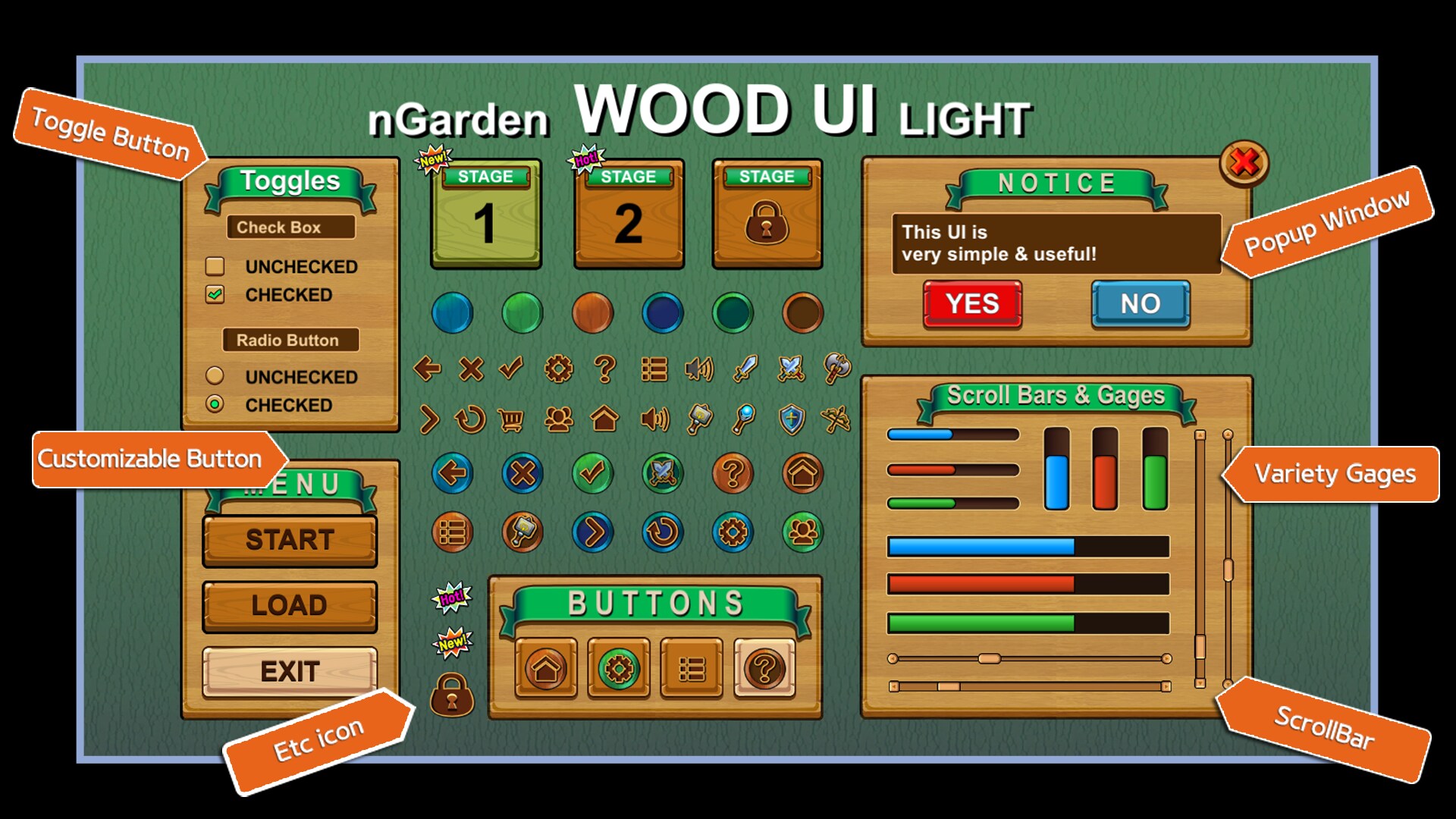Select the UNCHECKED radio button

(x=215, y=377)
